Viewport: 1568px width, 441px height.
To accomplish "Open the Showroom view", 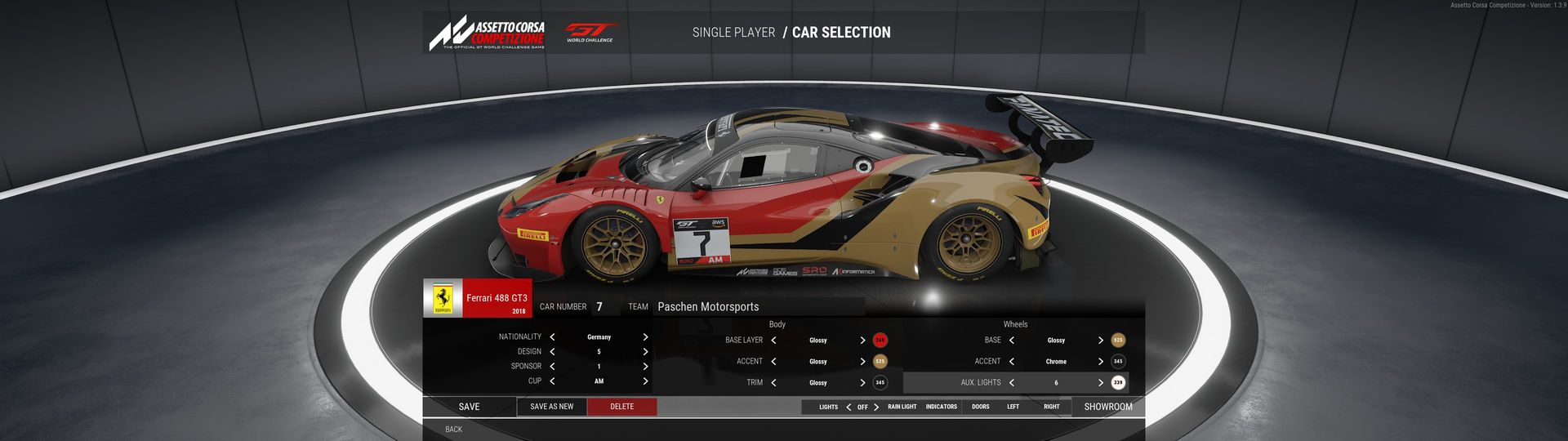I will click(1107, 407).
